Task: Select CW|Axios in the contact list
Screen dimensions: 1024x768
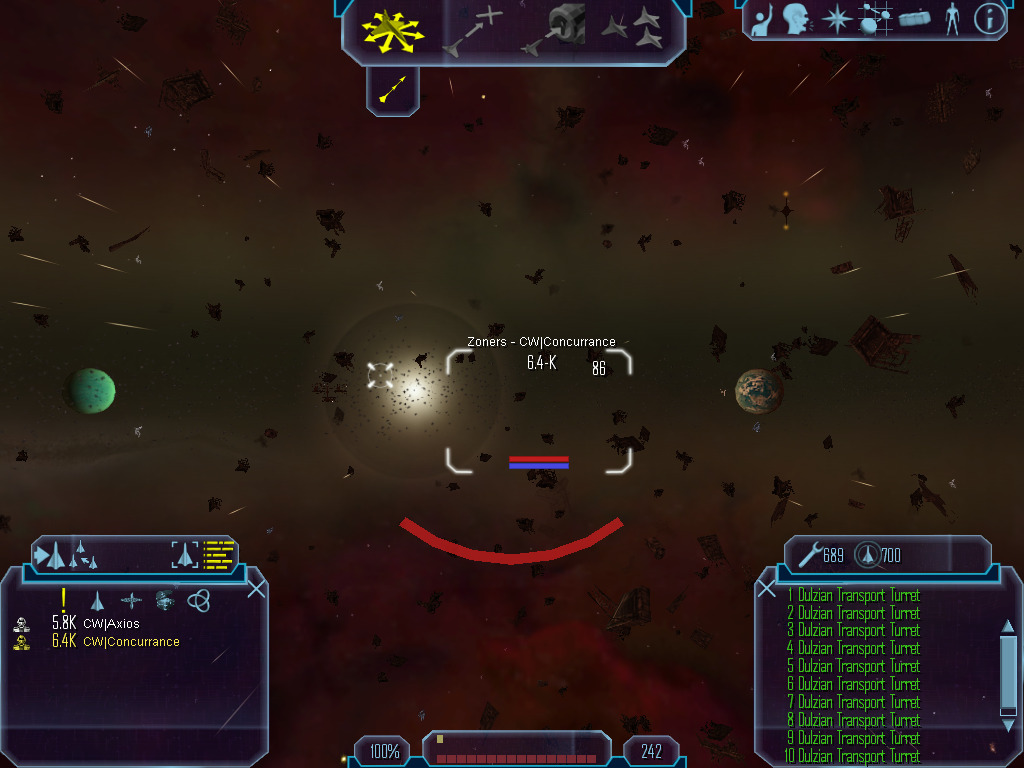Action: (111, 624)
